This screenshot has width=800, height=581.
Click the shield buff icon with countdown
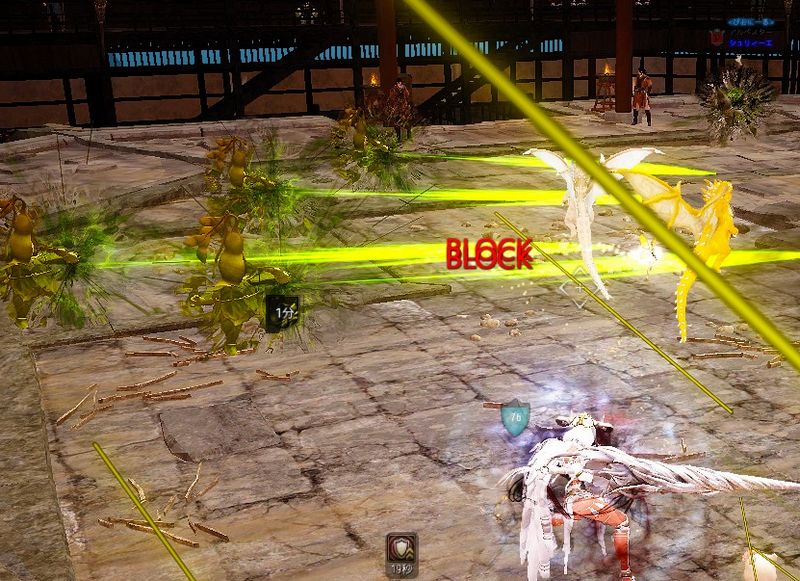pyautogui.click(x=401, y=548)
